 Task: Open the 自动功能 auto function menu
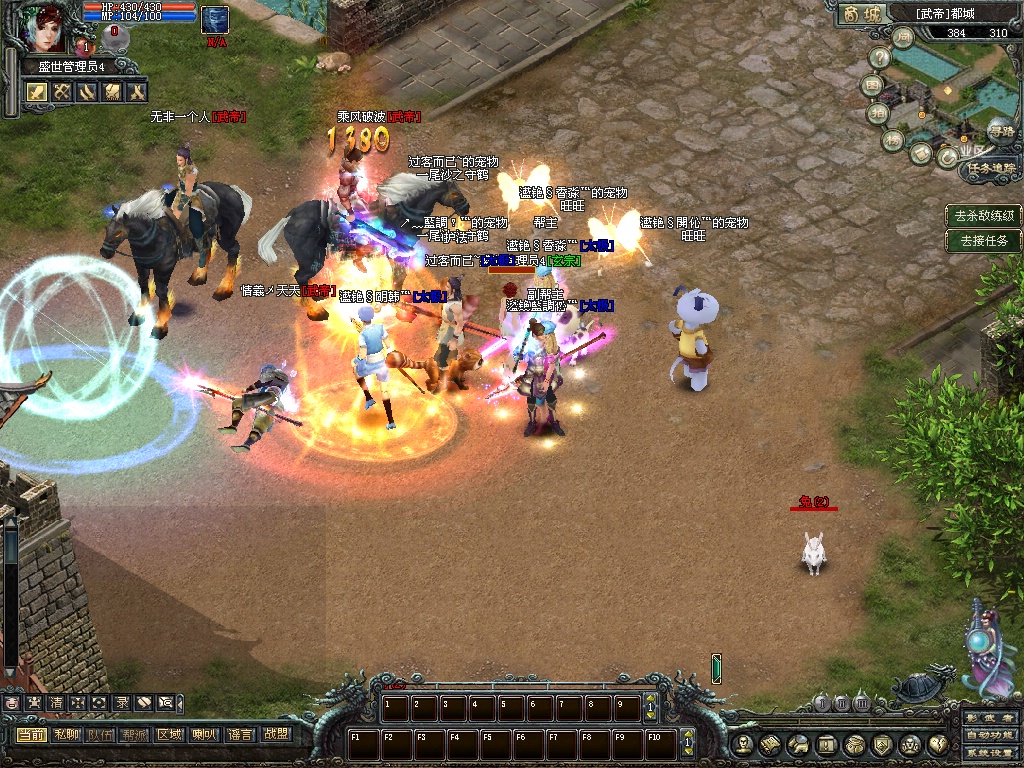[988, 736]
